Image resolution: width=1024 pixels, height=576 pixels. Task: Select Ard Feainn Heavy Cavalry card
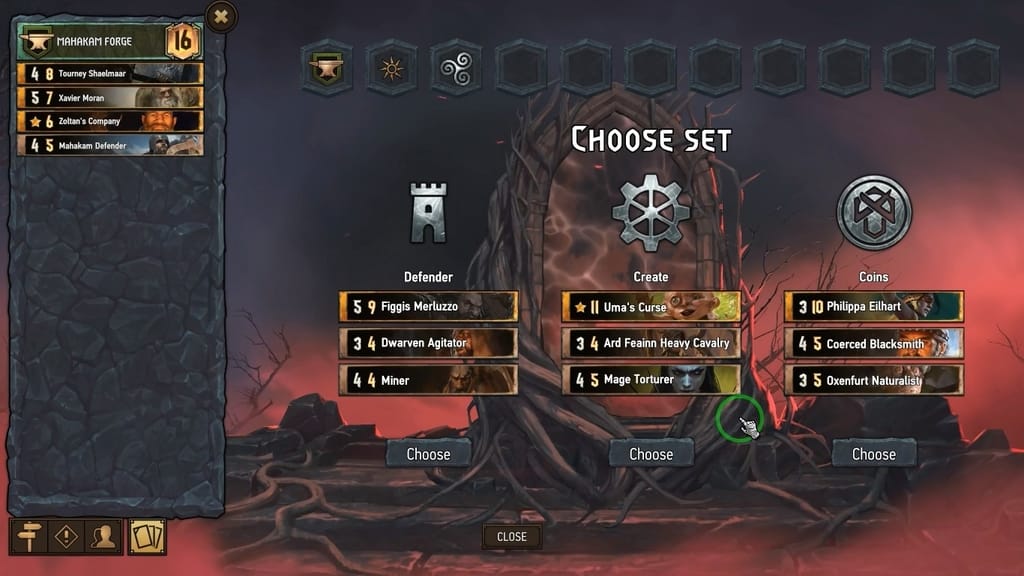click(x=651, y=343)
